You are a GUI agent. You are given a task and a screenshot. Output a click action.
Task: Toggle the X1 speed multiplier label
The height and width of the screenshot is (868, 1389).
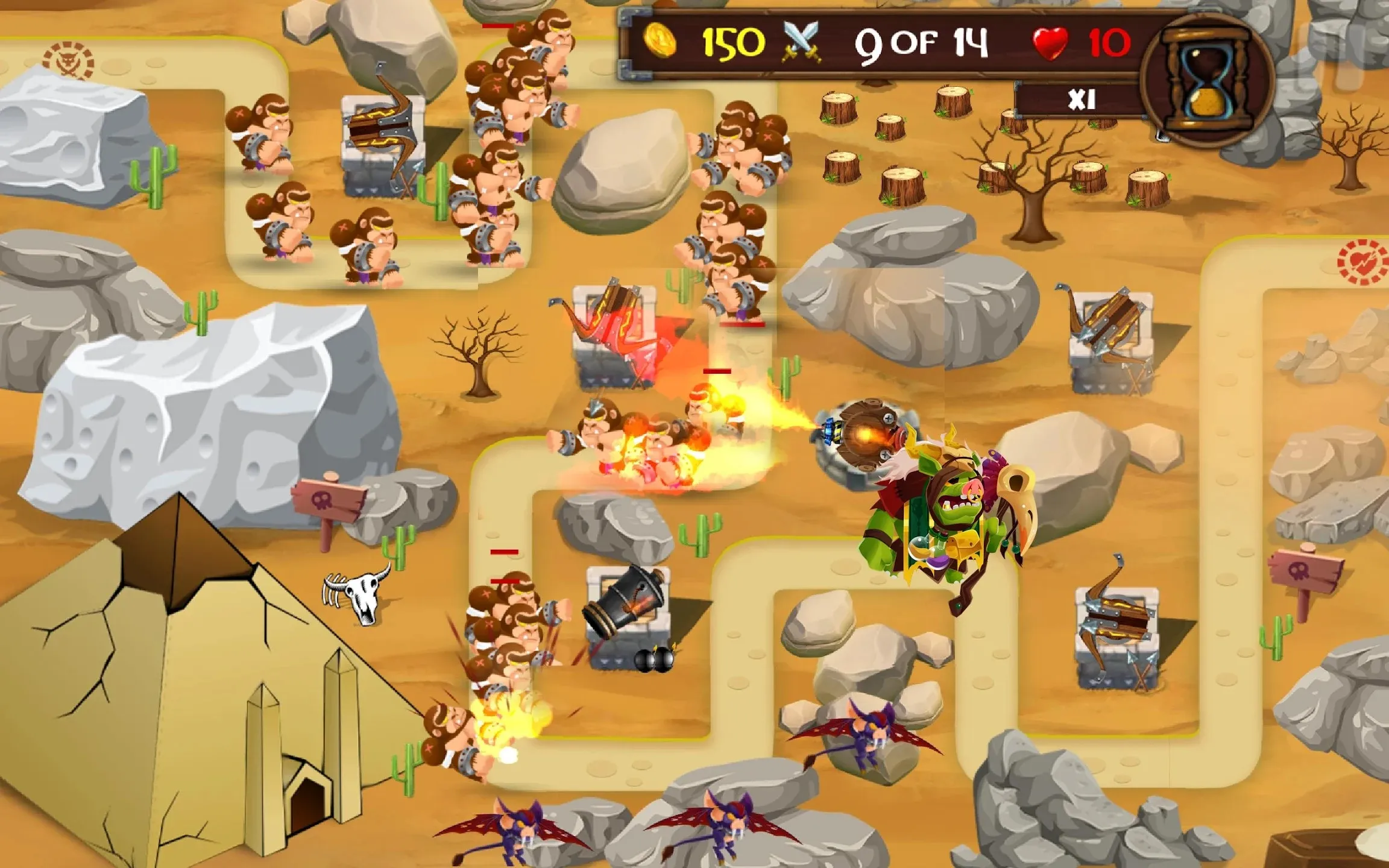click(x=1081, y=99)
